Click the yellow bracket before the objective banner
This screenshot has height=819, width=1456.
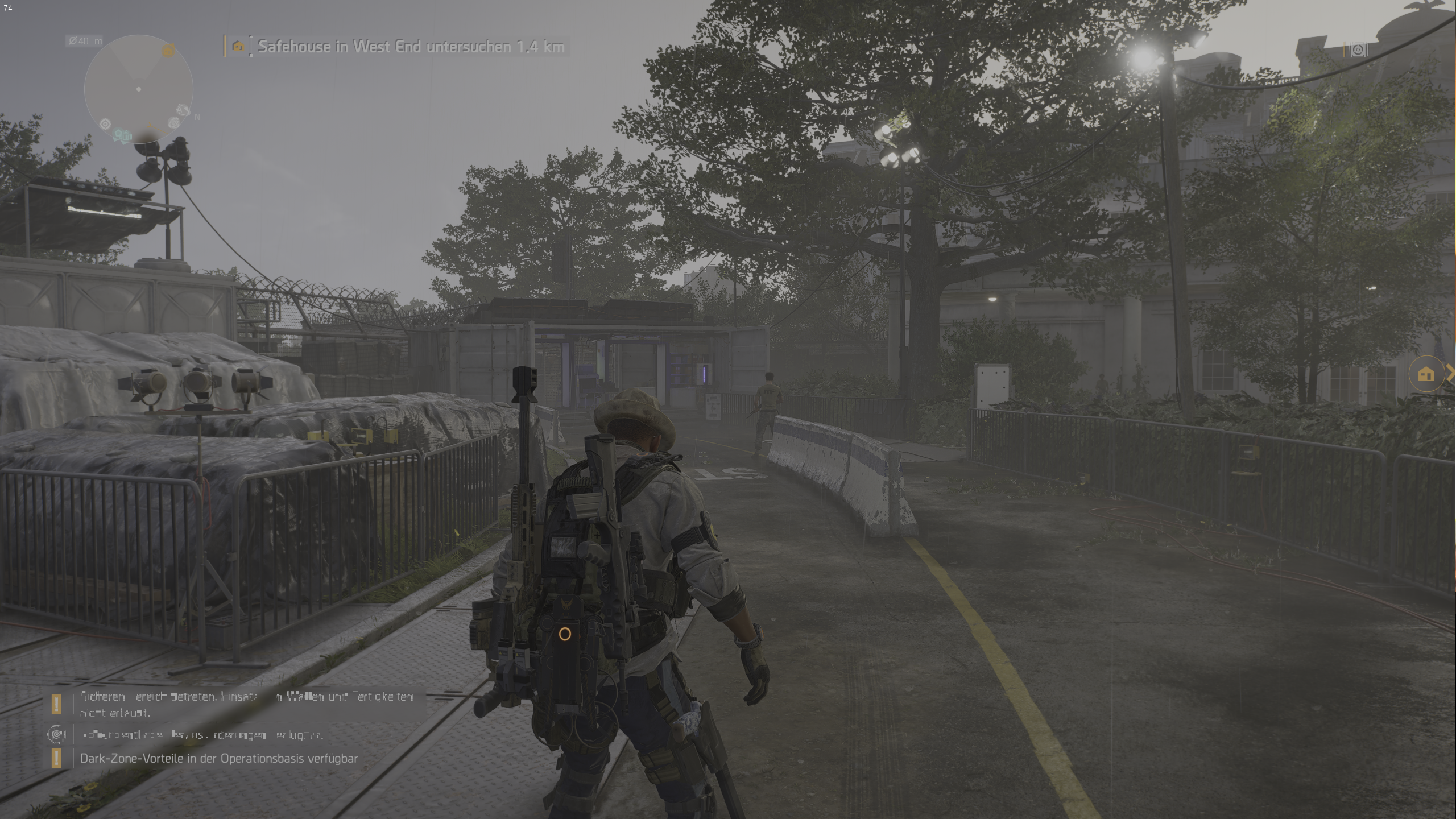coord(224,47)
